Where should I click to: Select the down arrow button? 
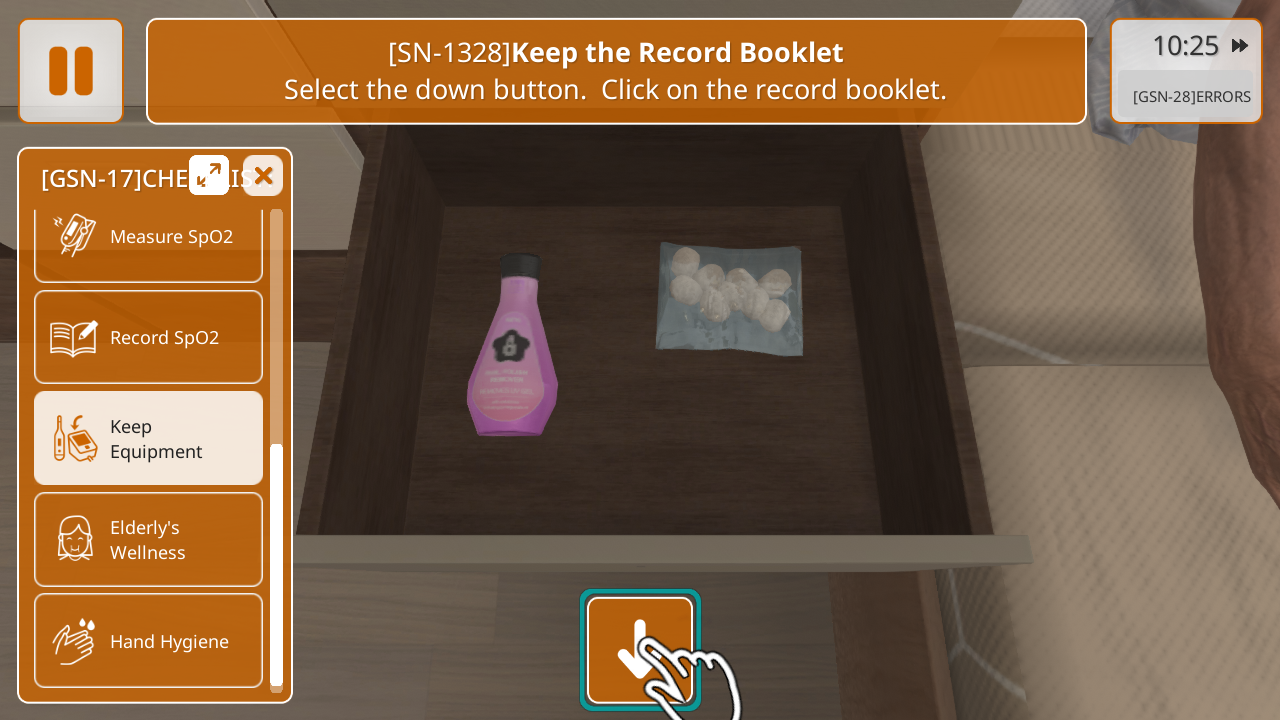(x=640, y=650)
